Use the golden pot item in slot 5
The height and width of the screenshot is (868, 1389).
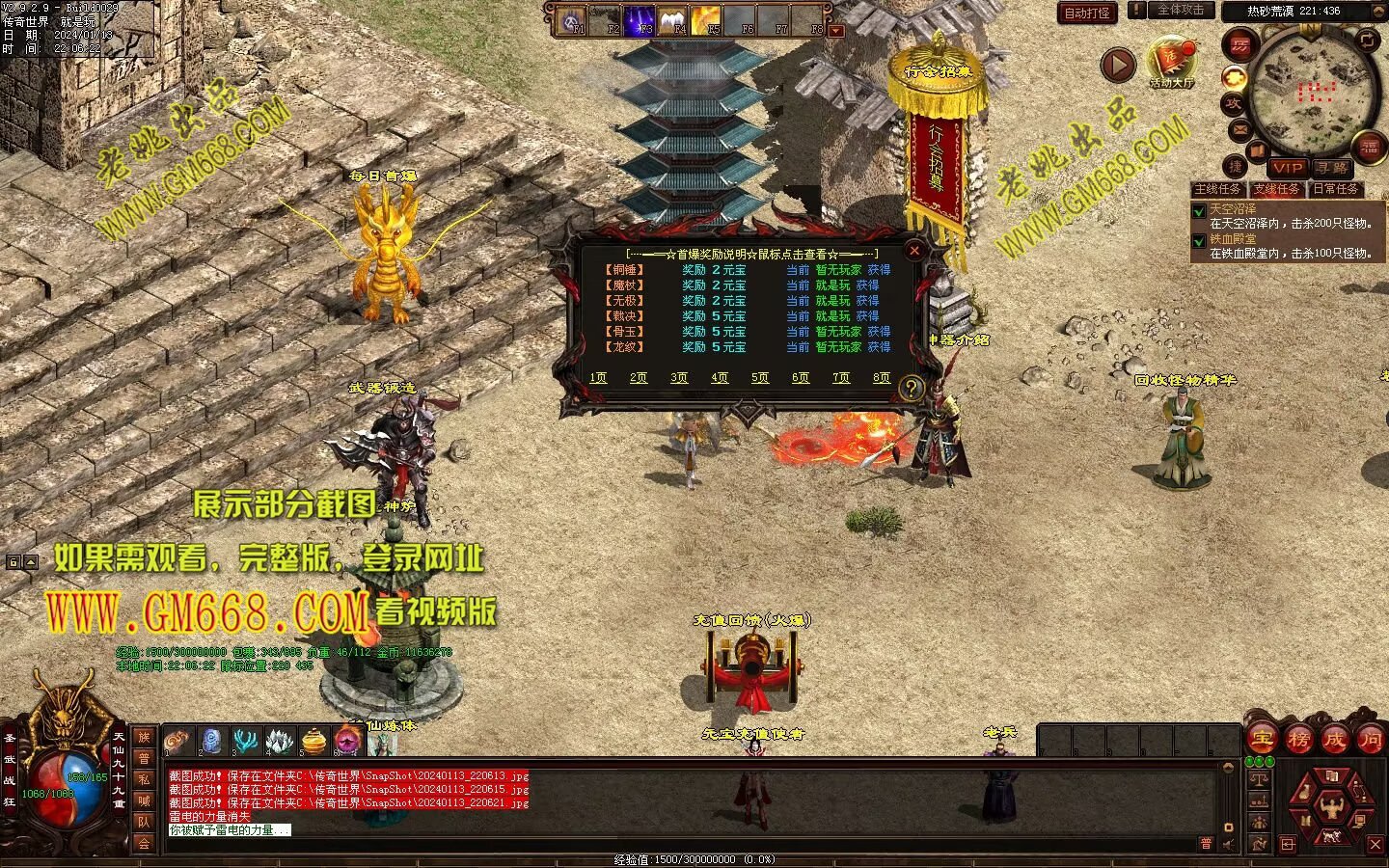pyautogui.click(x=313, y=741)
